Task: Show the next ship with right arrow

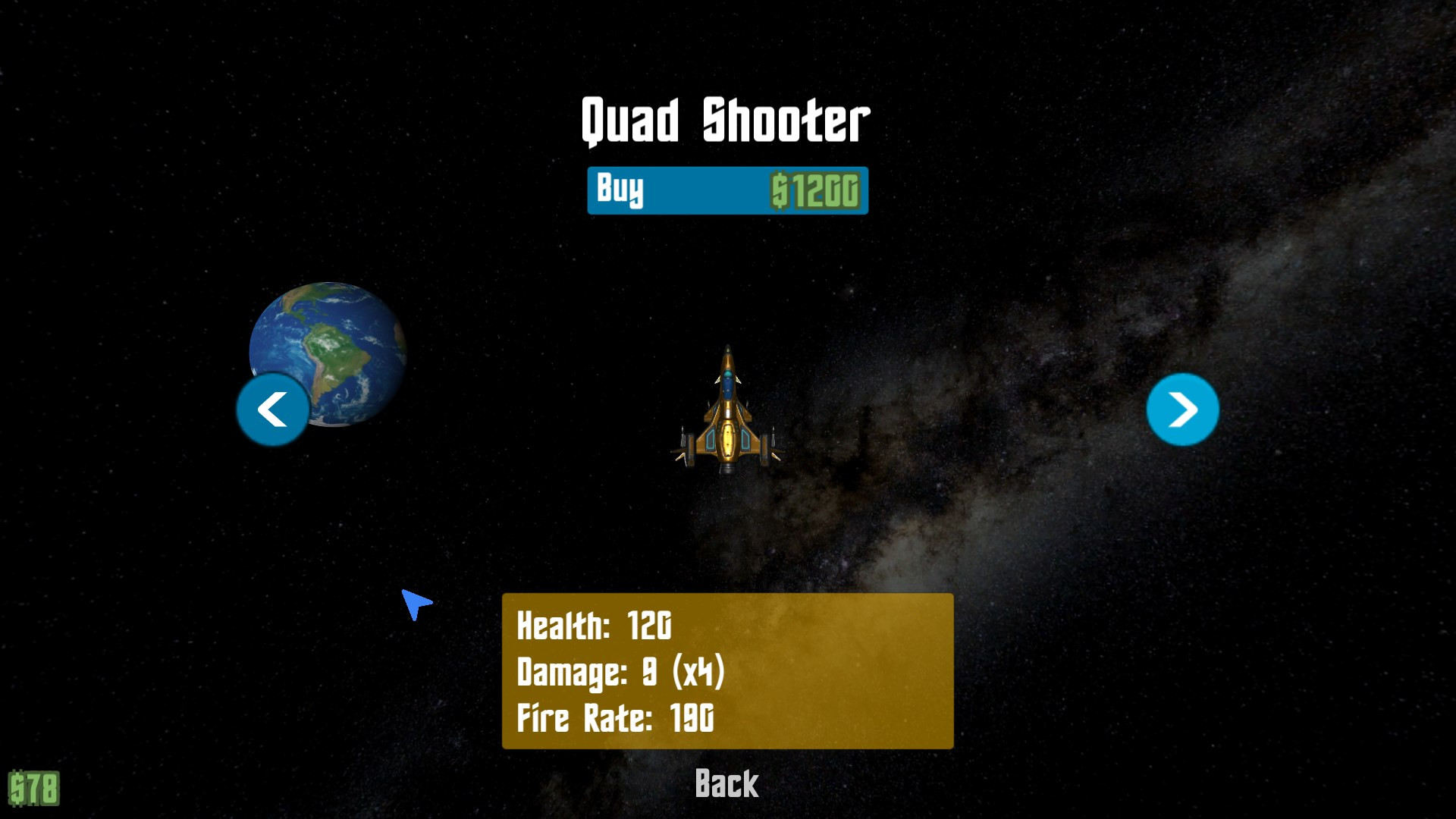Action: (1182, 409)
